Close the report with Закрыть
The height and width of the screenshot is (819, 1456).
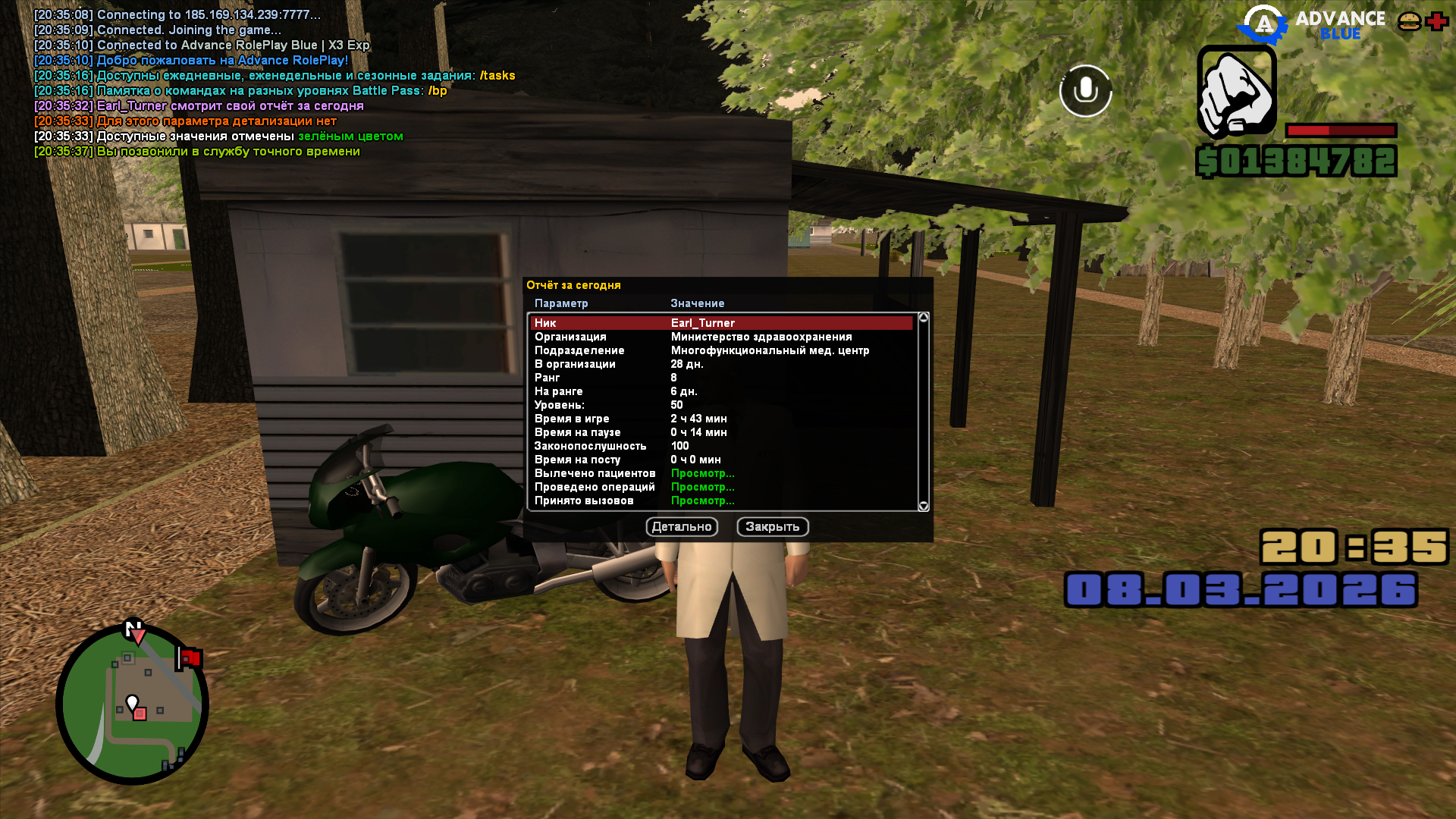point(772,527)
